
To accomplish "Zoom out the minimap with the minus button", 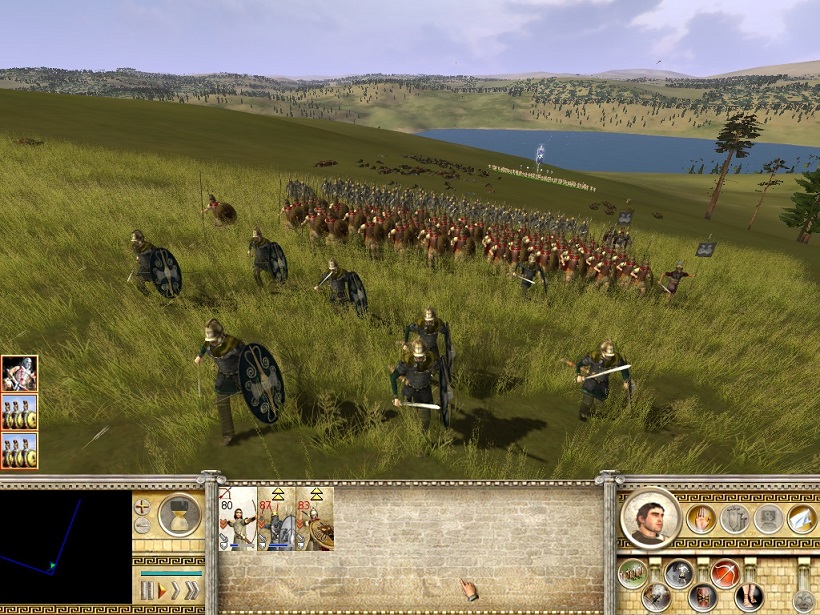I will coord(143,526).
